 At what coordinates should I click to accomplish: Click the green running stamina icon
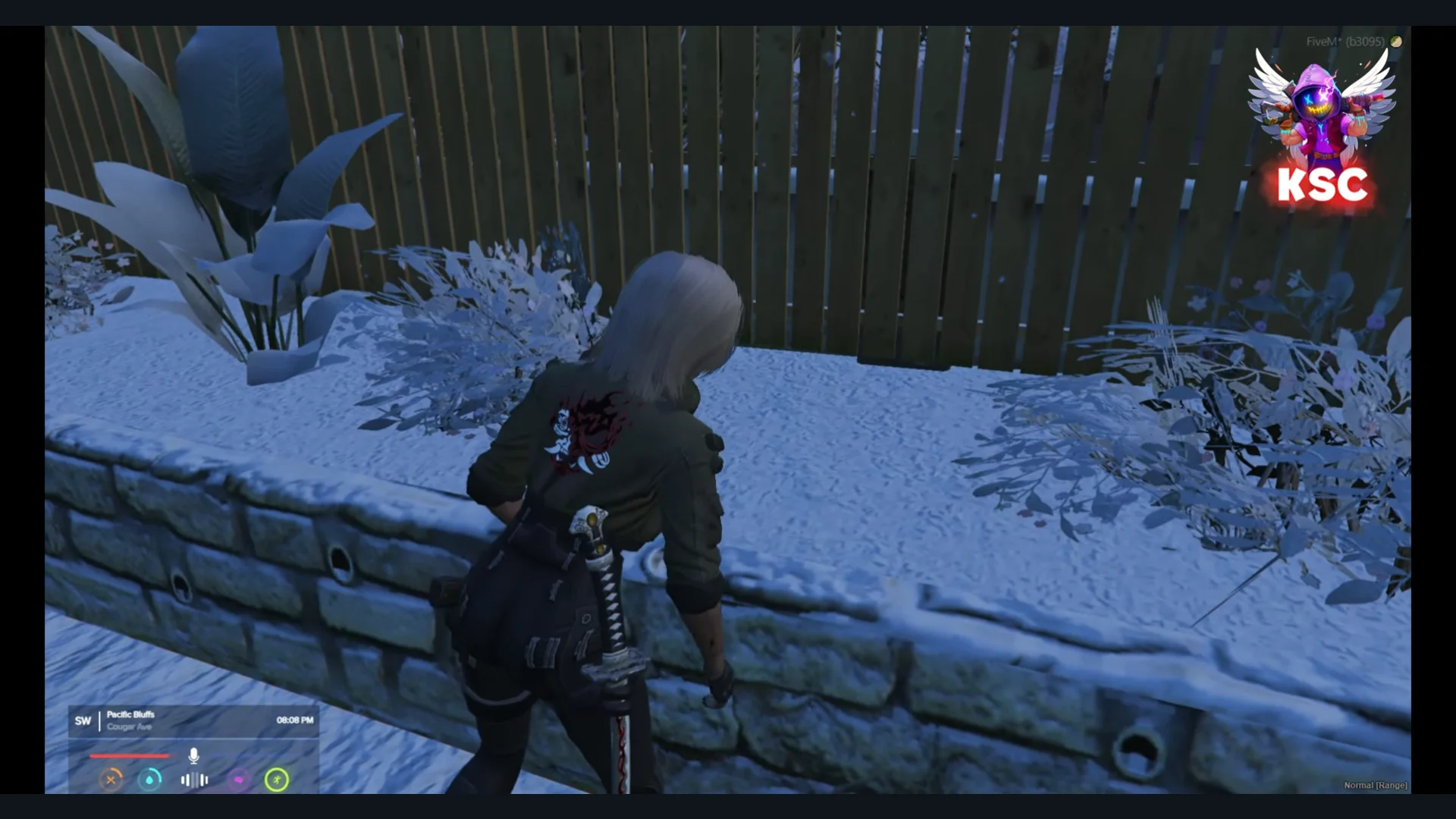(x=277, y=780)
